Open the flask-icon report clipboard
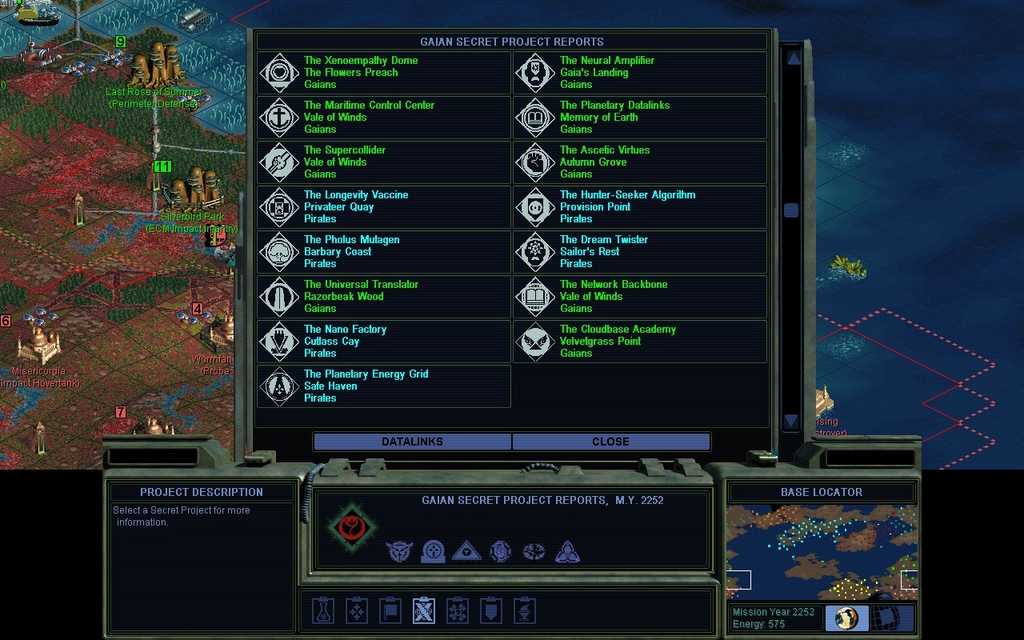Screen dimensions: 1024x640 click(x=323, y=610)
